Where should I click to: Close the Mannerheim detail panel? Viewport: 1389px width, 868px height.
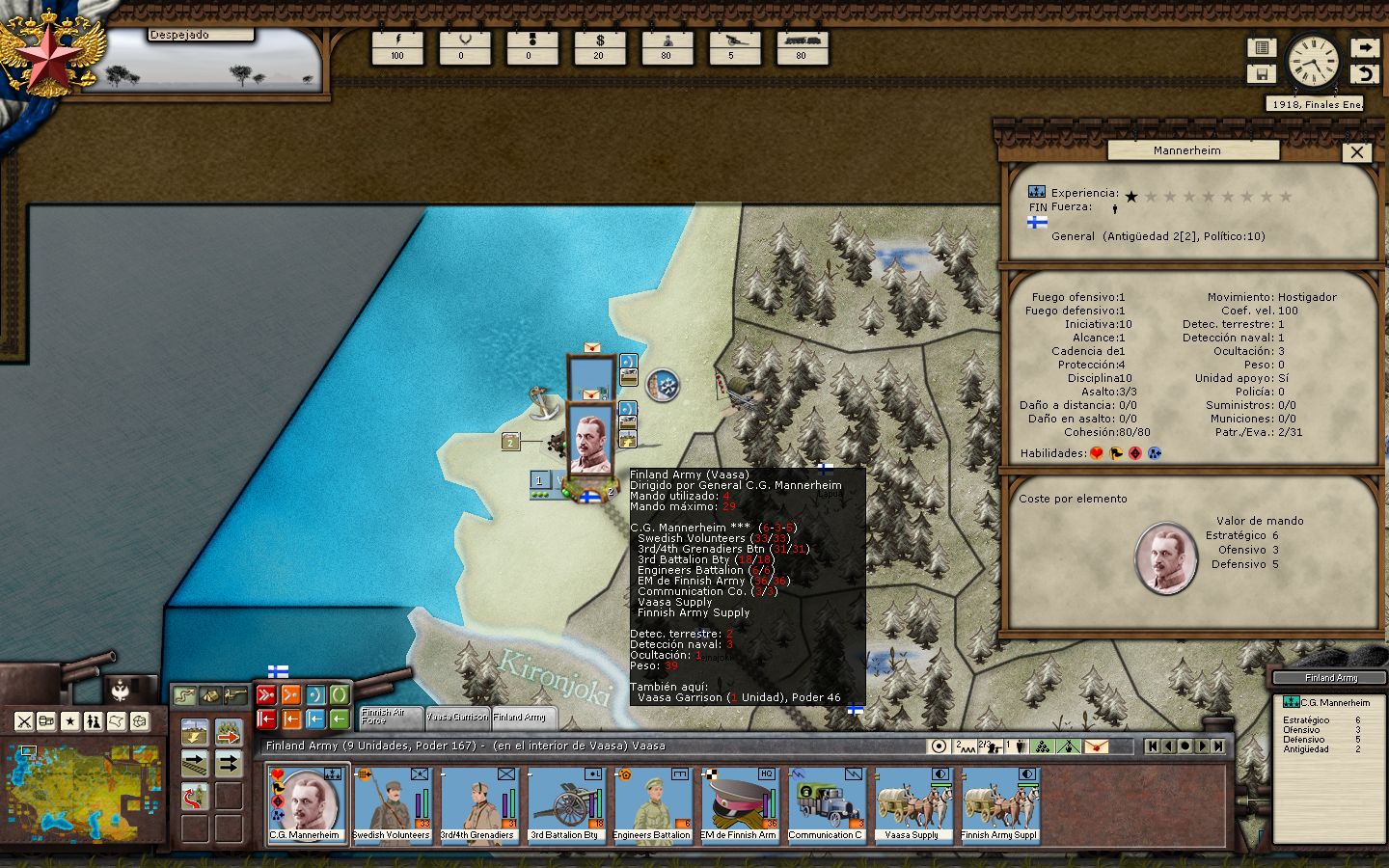pyautogui.click(x=1356, y=151)
